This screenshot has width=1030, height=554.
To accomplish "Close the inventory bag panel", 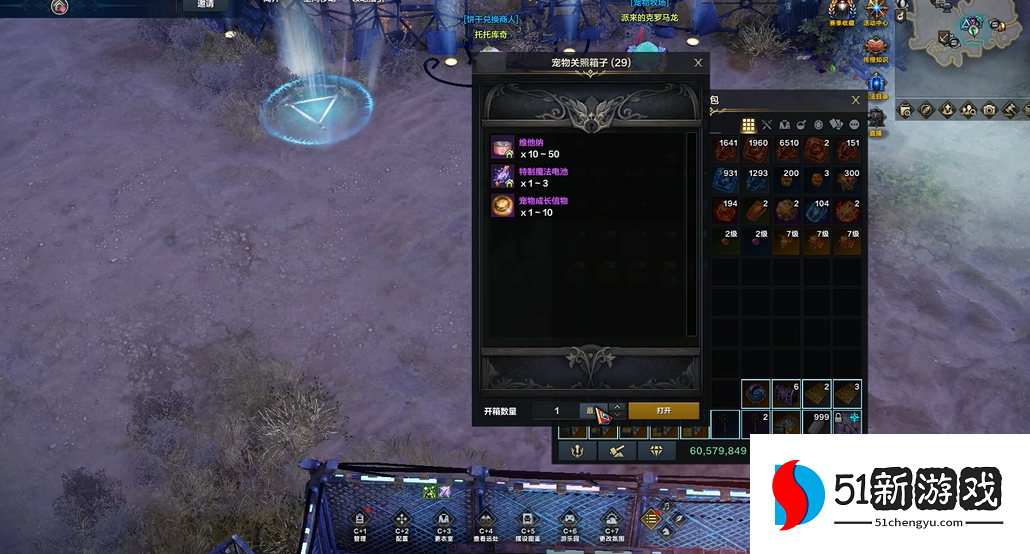I will point(855,100).
